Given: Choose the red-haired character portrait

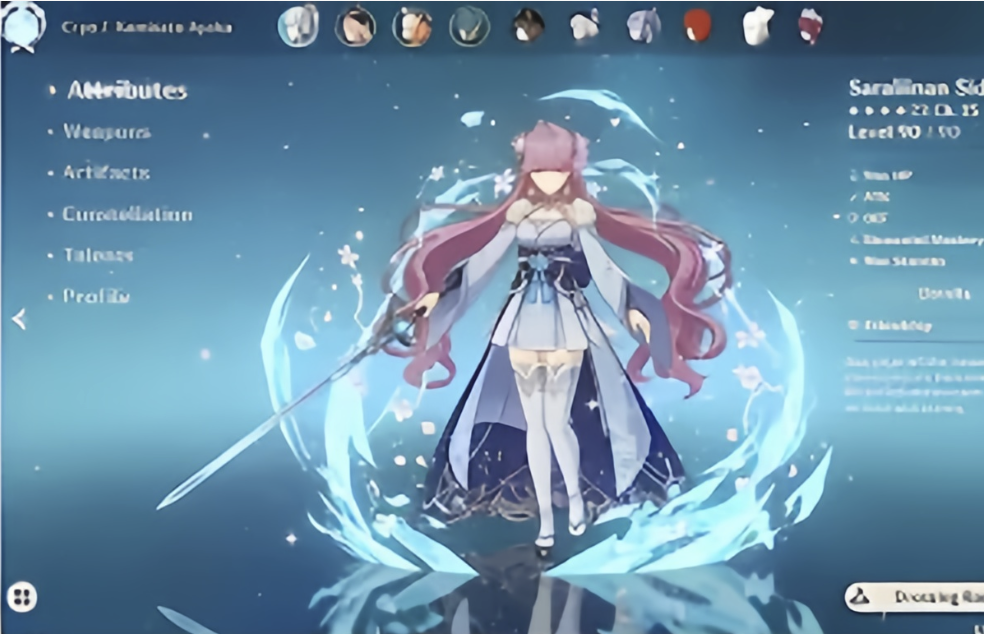Looking at the screenshot, I should tap(697, 26).
